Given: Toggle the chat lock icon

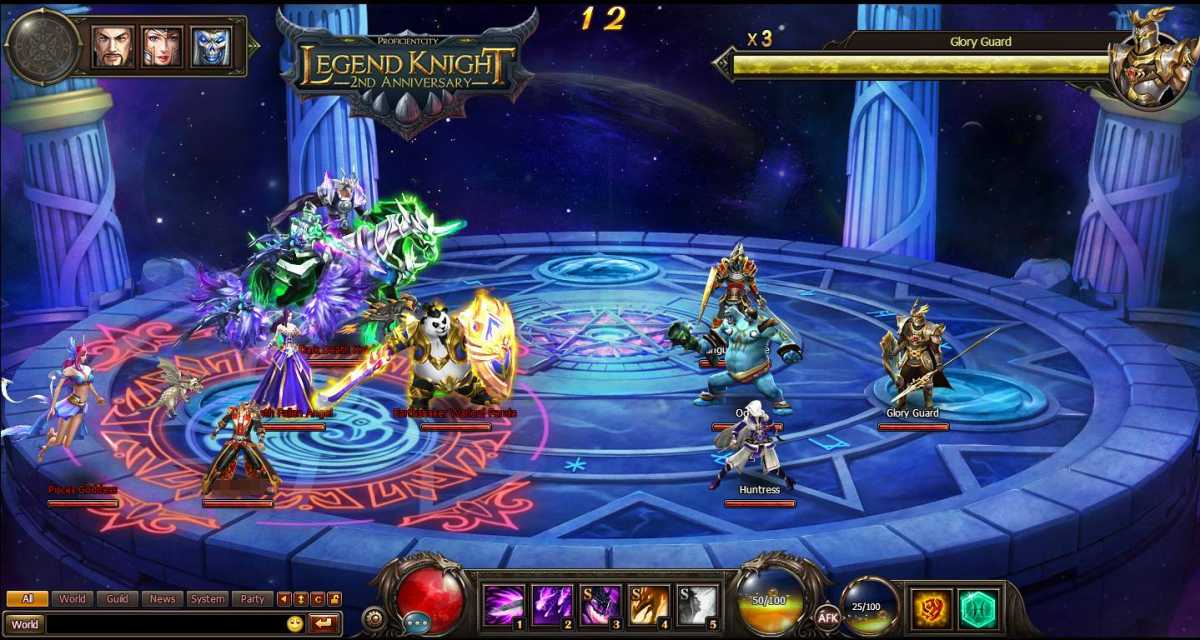Looking at the screenshot, I should 334,599.
